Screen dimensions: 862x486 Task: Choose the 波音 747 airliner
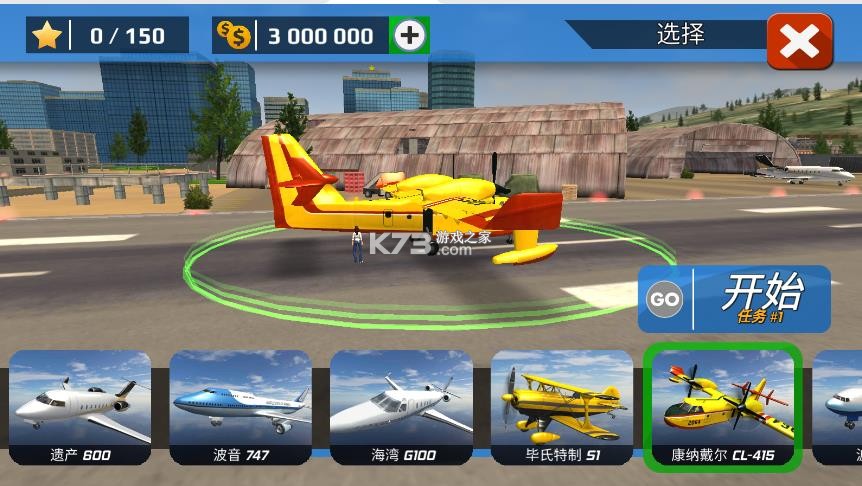coord(241,407)
